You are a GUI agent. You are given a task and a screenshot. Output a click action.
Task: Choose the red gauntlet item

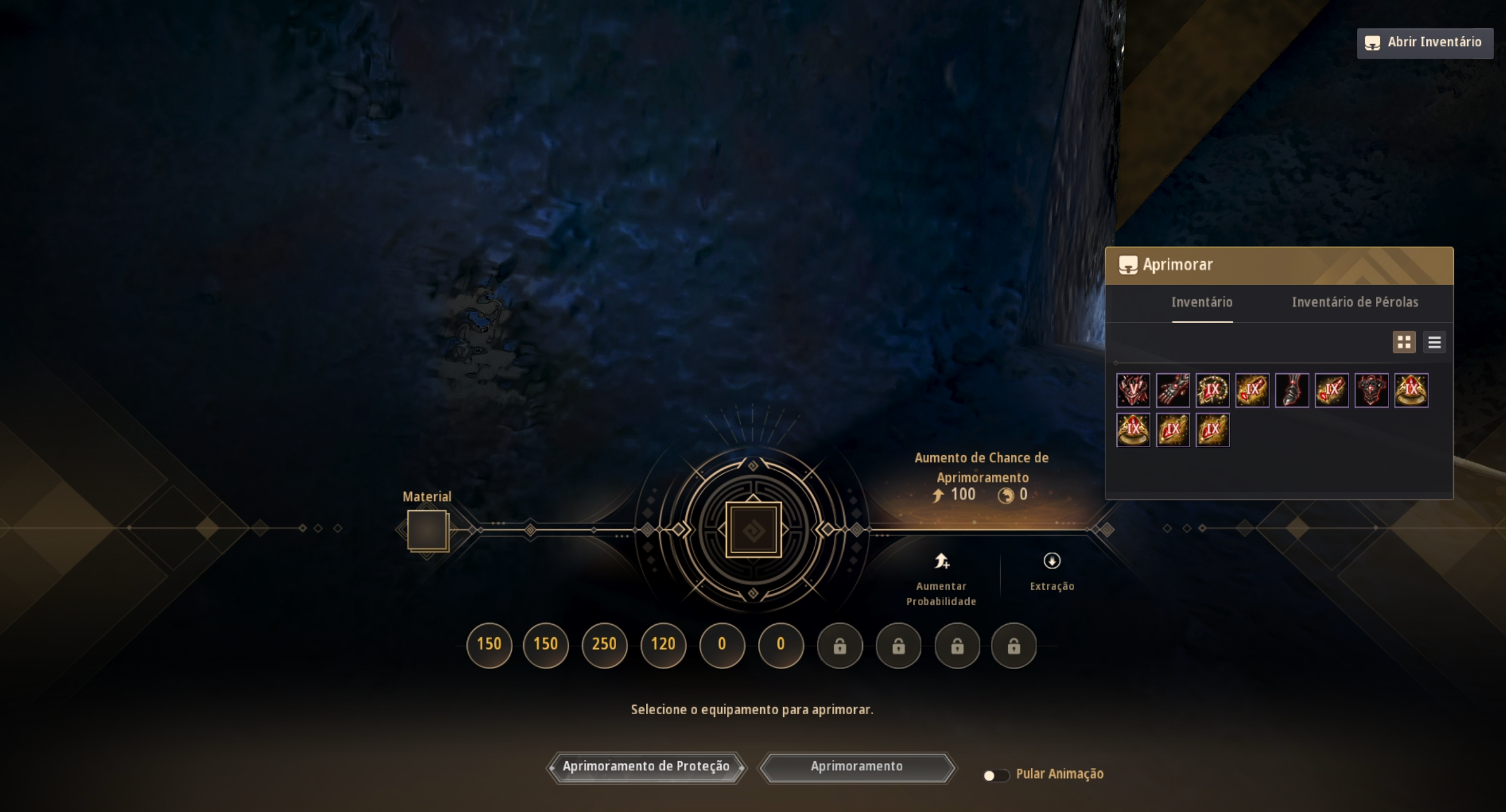click(1172, 390)
